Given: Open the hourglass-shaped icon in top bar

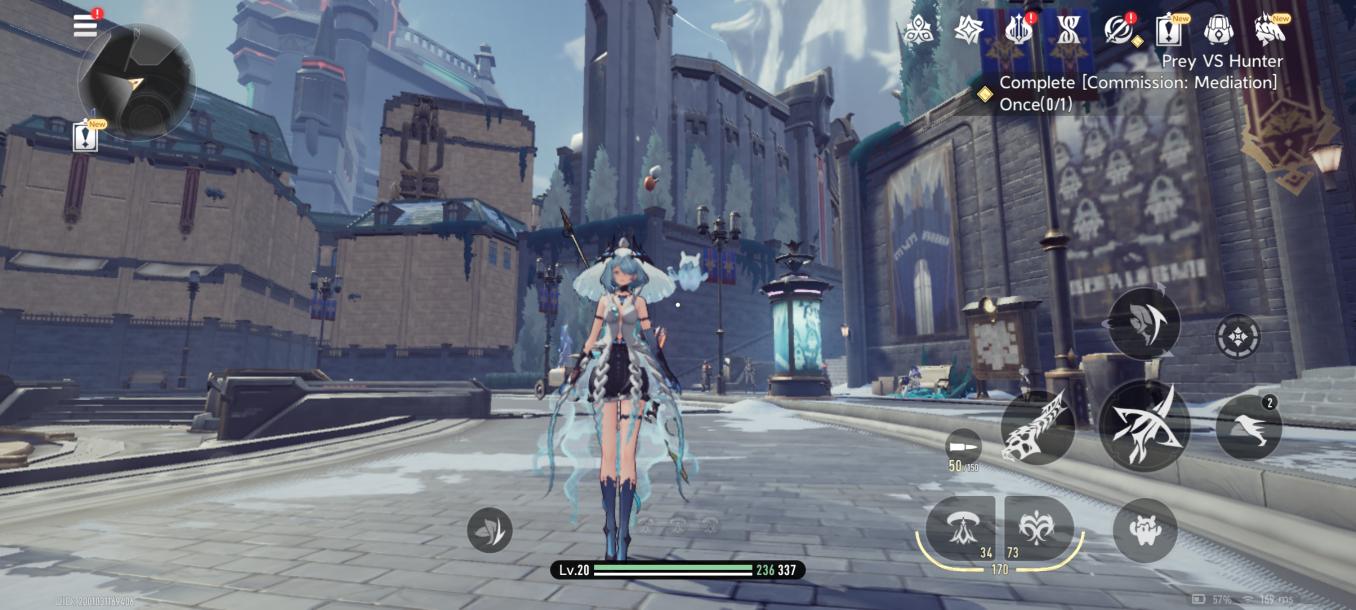Looking at the screenshot, I should coord(1067,31).
